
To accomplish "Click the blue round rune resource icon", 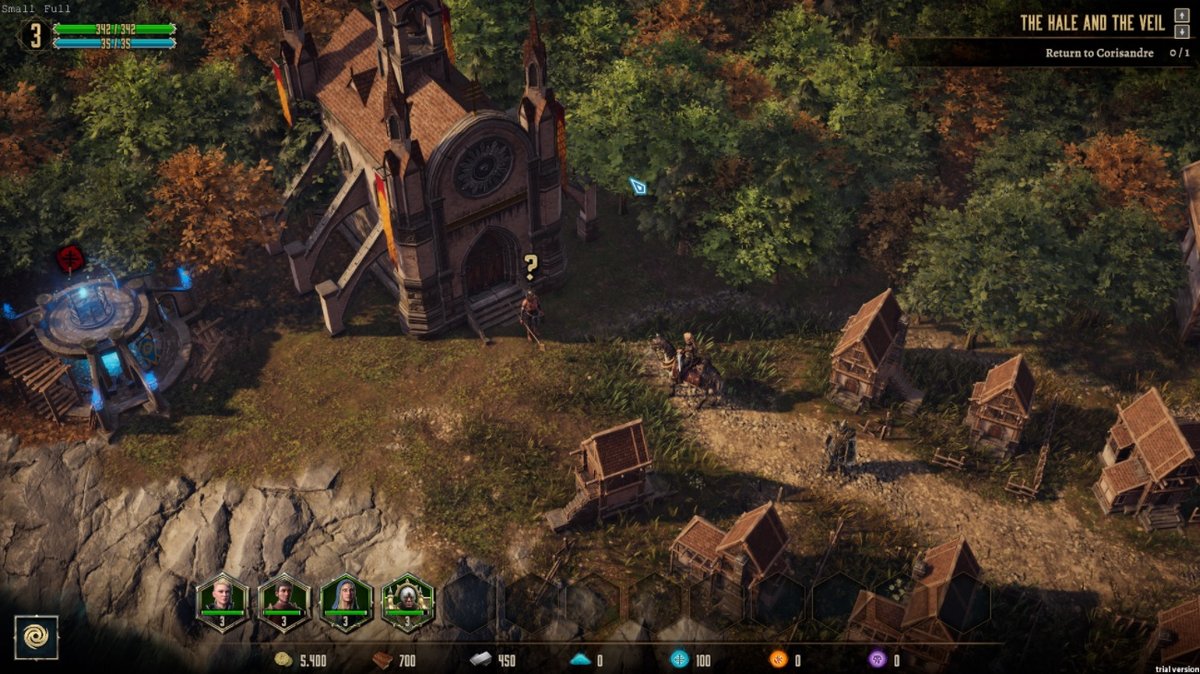I will pos(679,660).
